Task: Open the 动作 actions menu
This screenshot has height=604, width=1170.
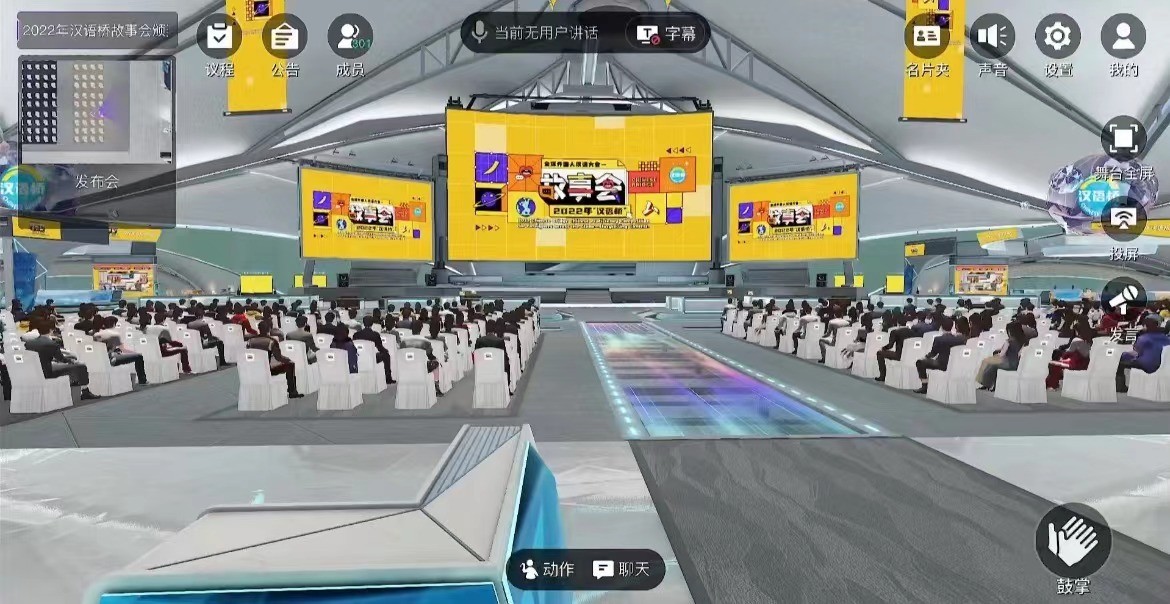Action: (547, 569)
